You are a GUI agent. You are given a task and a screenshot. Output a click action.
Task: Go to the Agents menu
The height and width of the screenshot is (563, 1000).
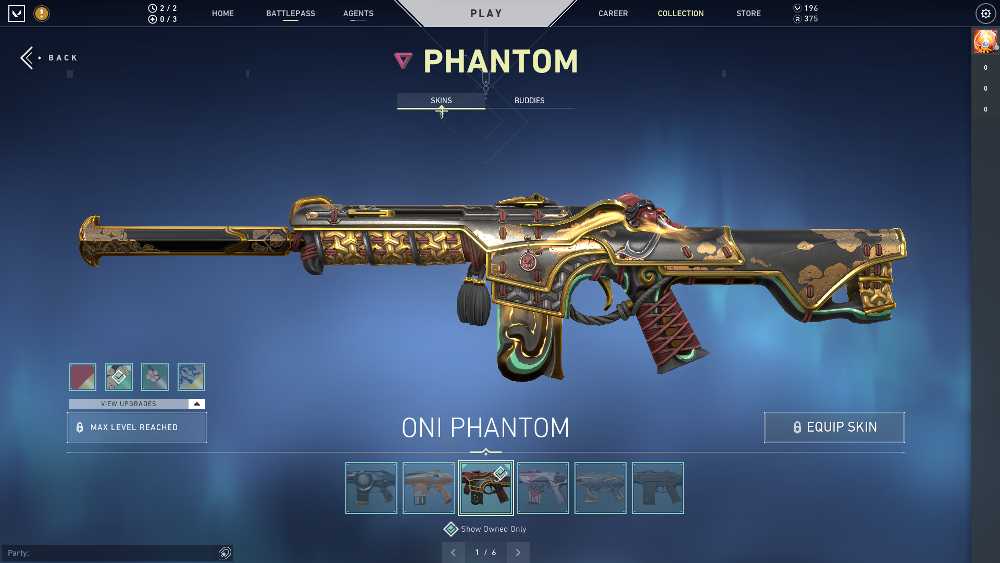point(358,14)
